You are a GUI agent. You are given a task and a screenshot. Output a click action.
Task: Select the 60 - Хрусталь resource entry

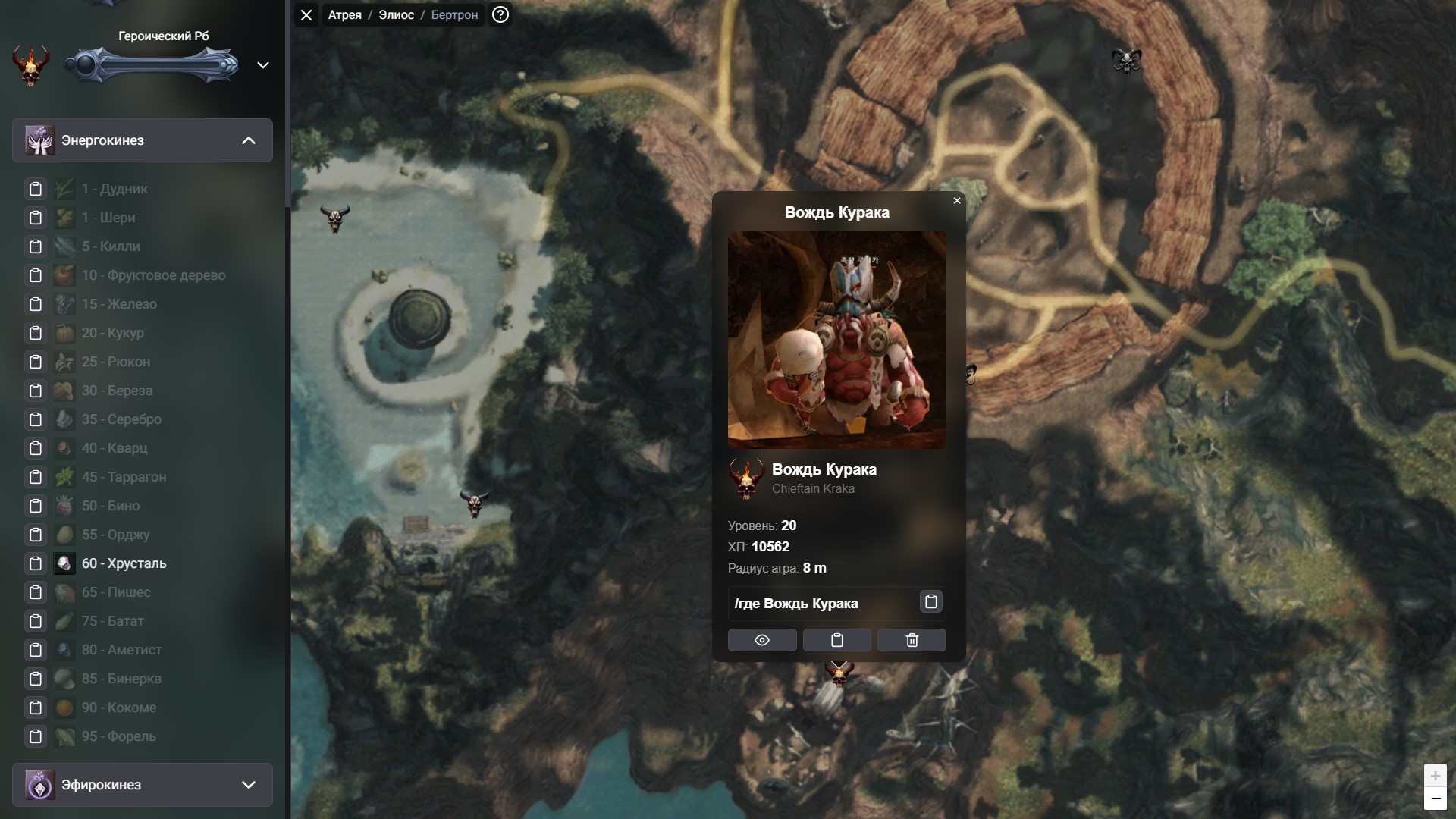(124, 563)
